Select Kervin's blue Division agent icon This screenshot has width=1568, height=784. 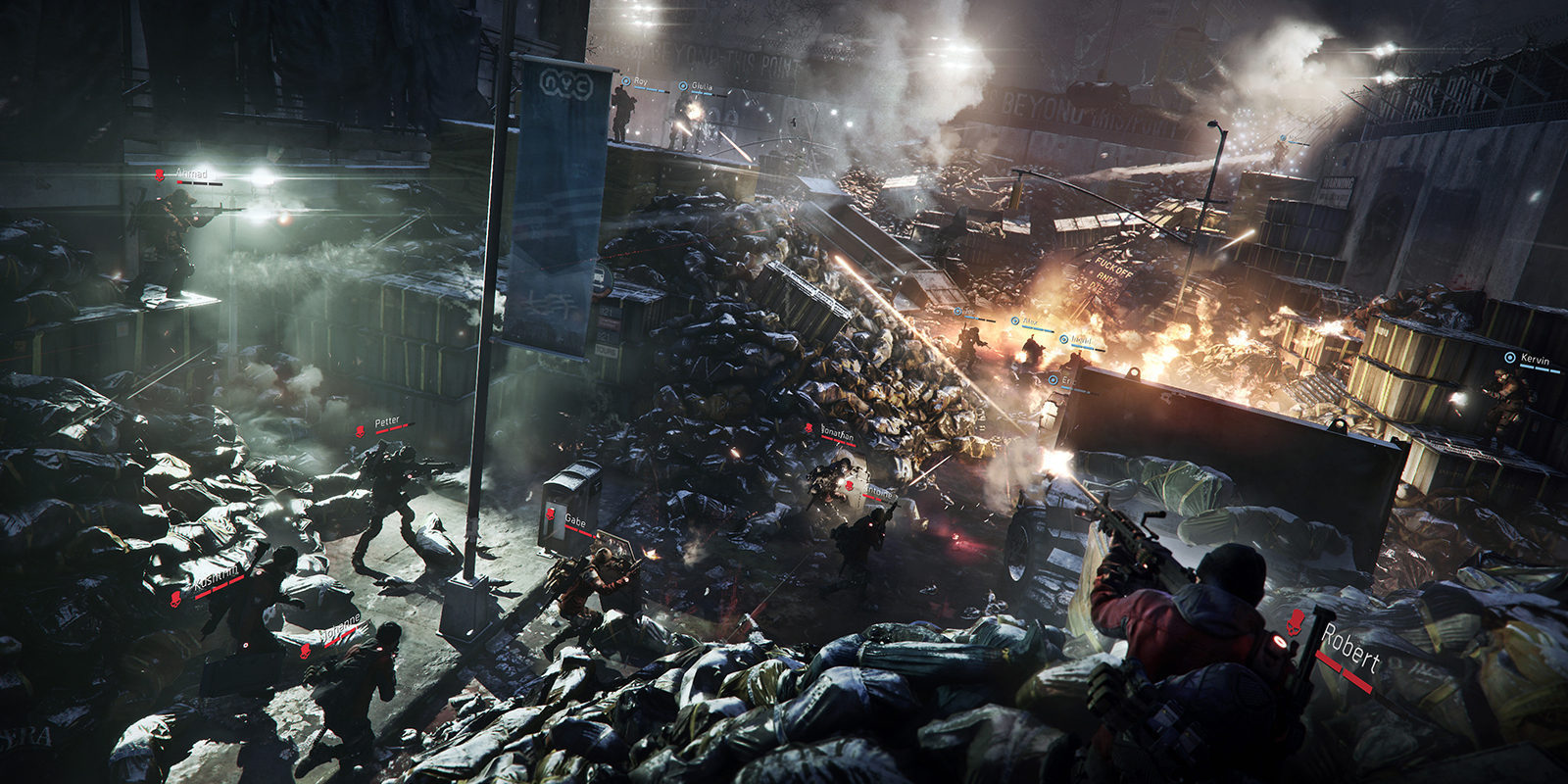point(1510,358)
